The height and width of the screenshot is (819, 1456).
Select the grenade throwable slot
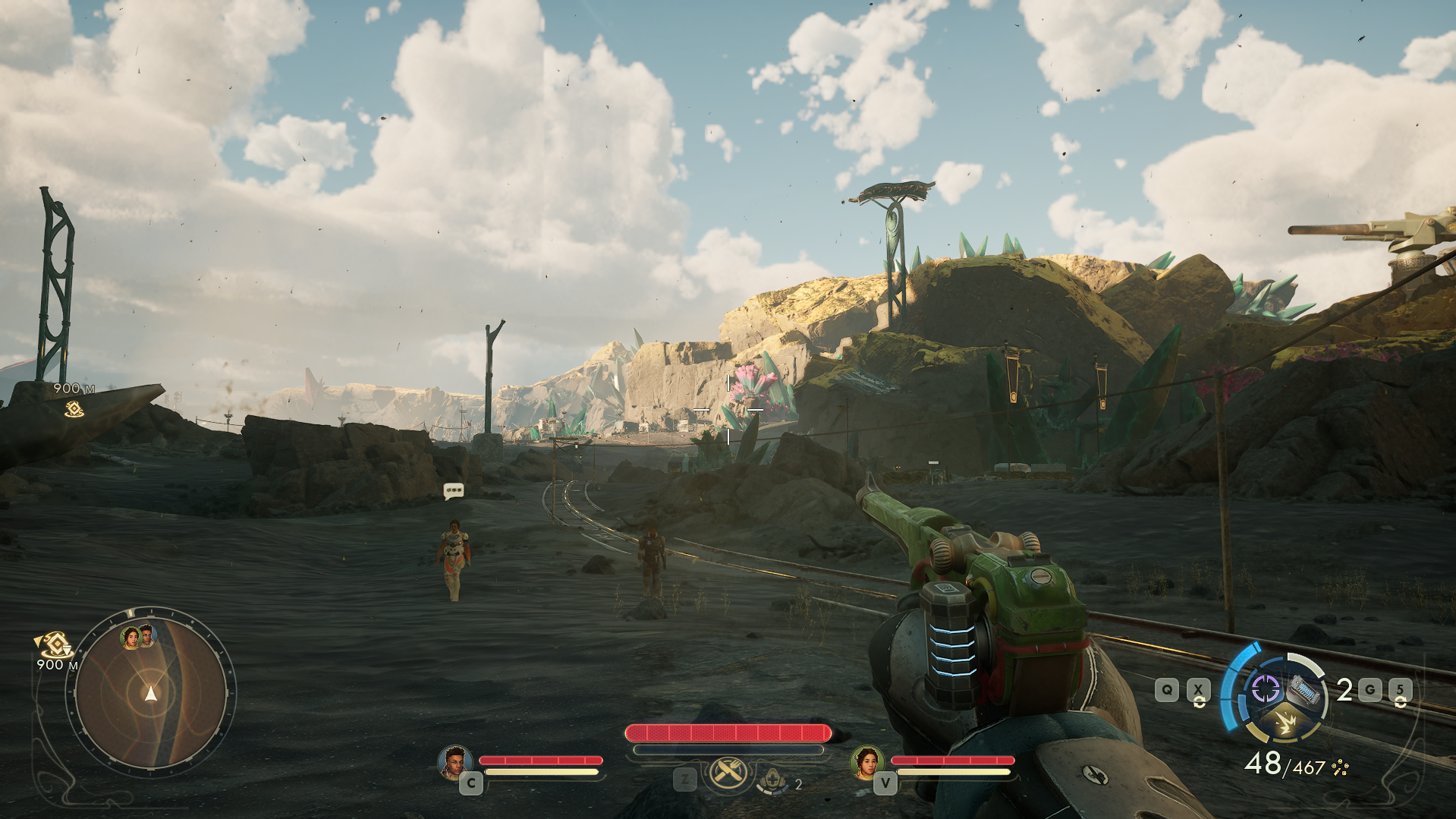pos(1303,691)
